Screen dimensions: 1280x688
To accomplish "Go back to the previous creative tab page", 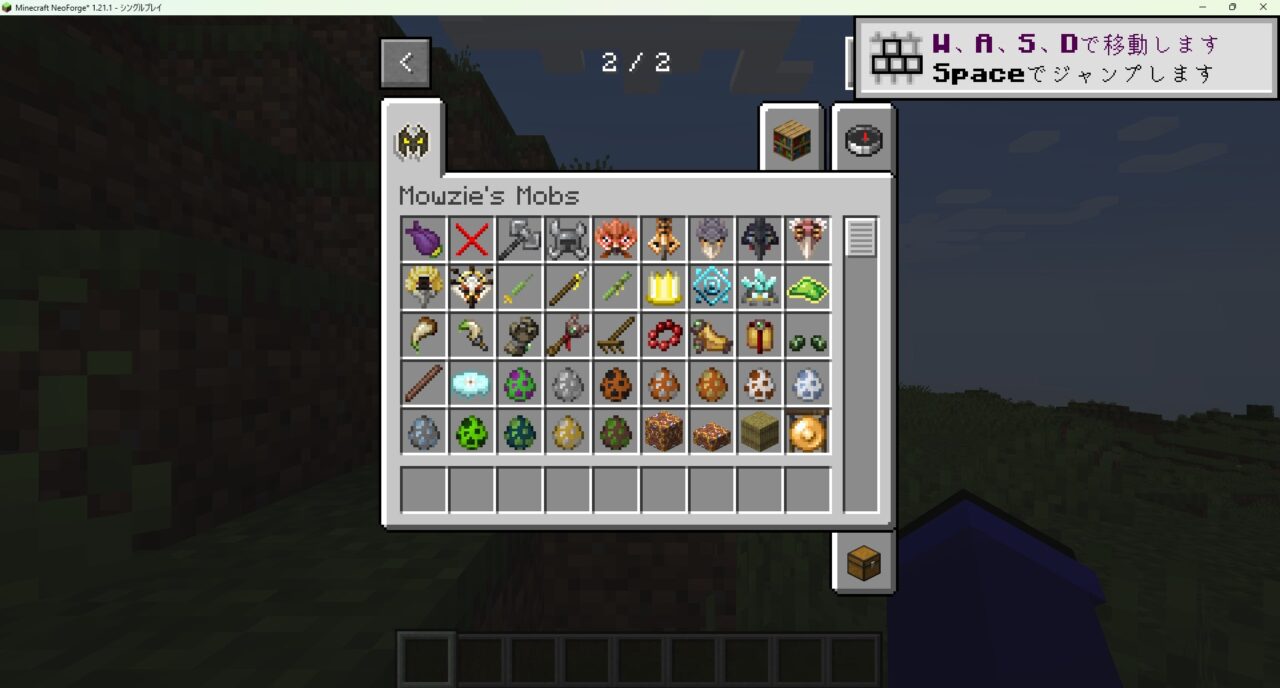I will (405, 63).
